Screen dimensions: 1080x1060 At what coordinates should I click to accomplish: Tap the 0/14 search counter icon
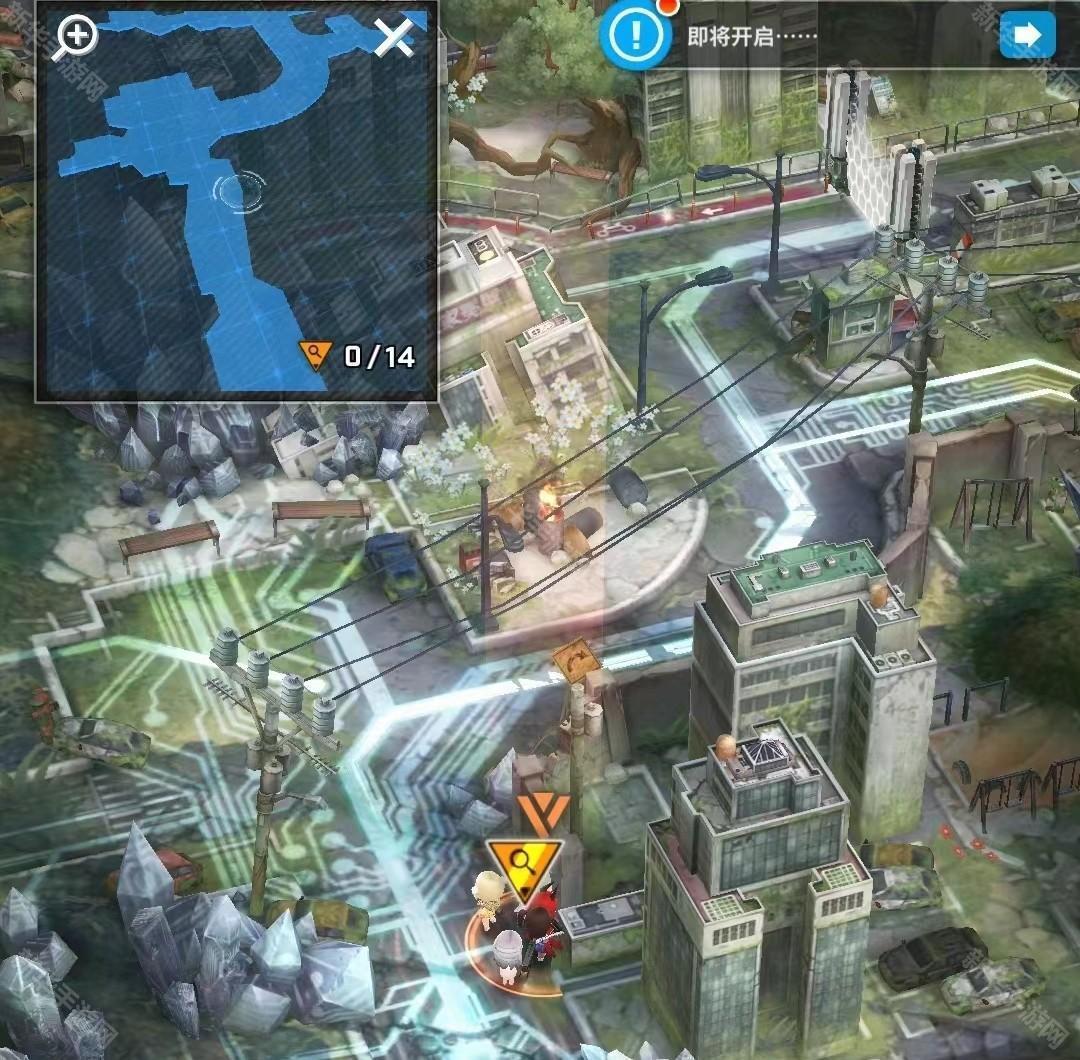tap(316, 355)
